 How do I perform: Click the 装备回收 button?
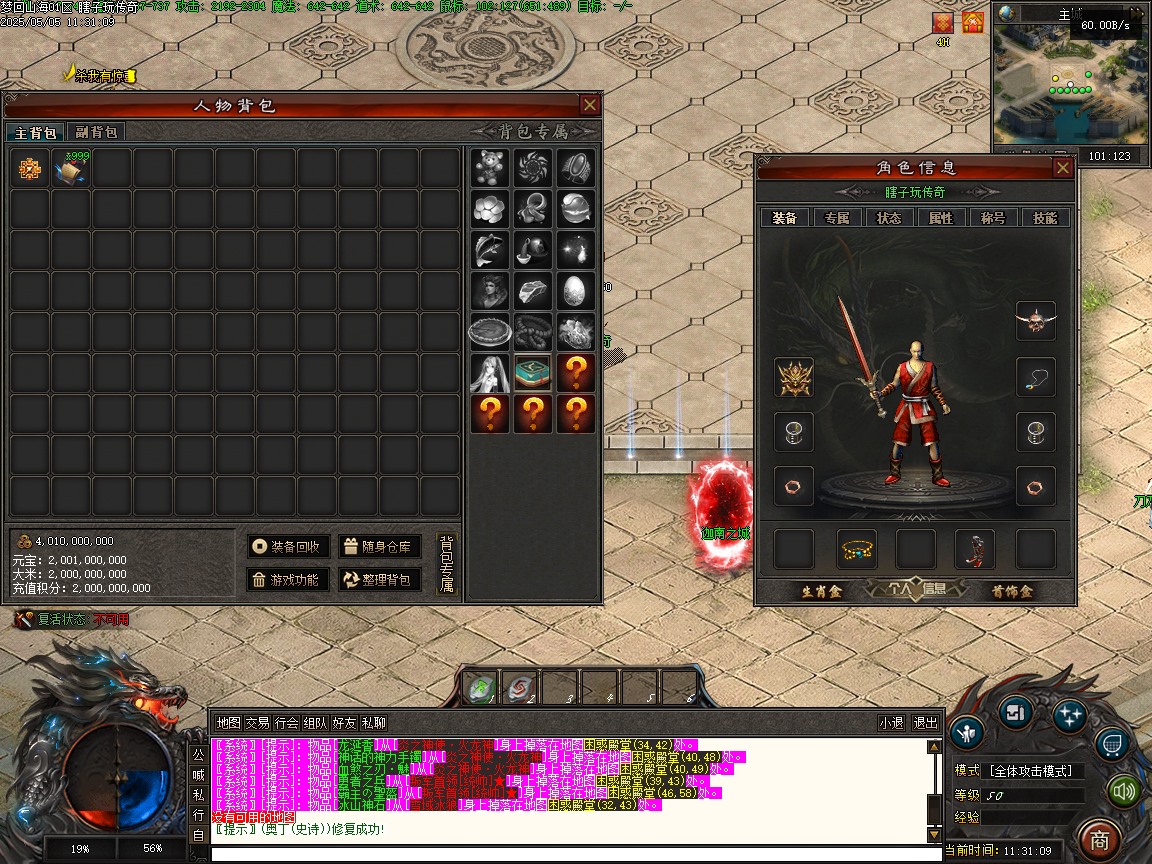(288, 546)
